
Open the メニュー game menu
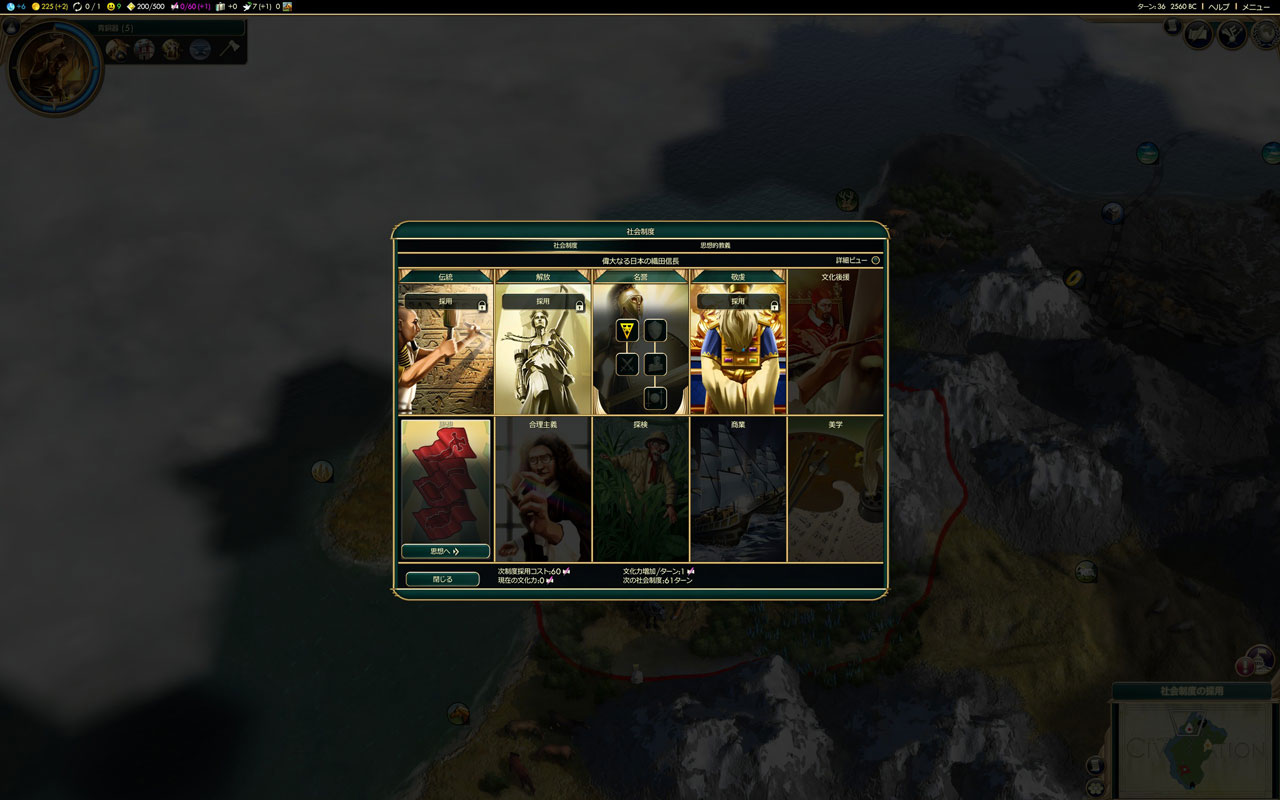pyautogui.click(x=1255, y=7)
